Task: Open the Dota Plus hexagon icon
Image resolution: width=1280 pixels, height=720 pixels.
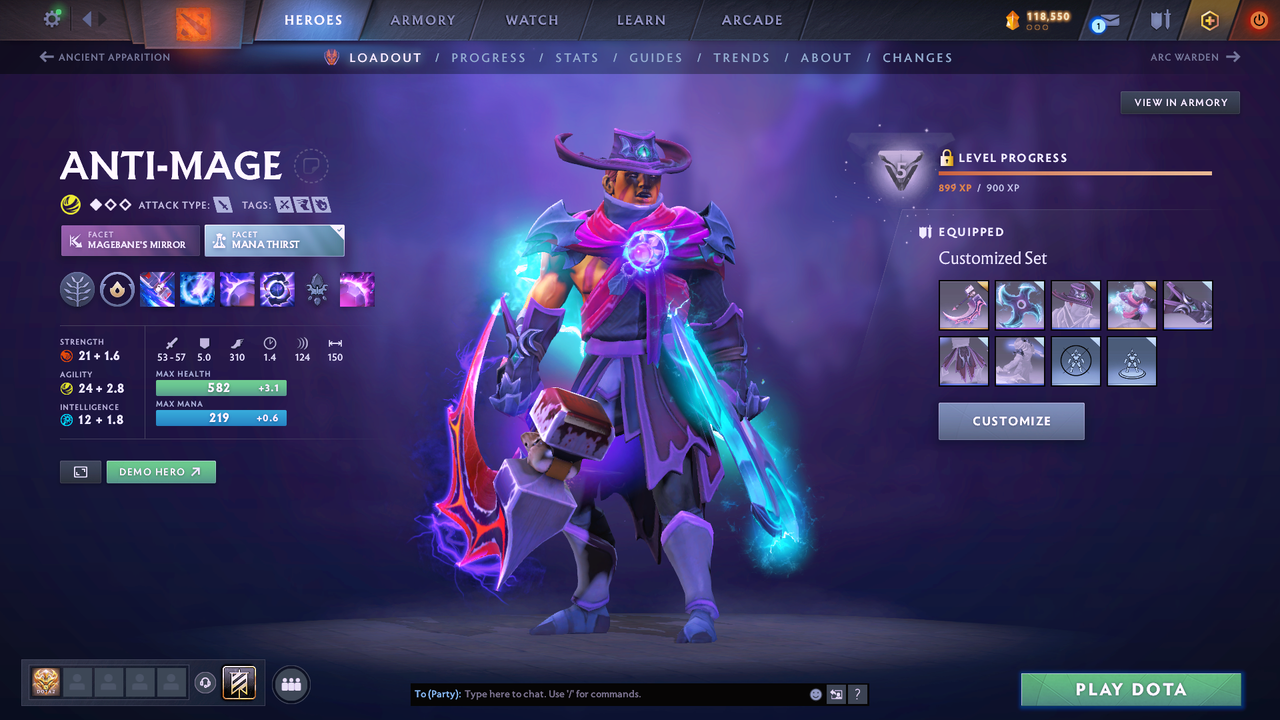Action: (1209, 20)
